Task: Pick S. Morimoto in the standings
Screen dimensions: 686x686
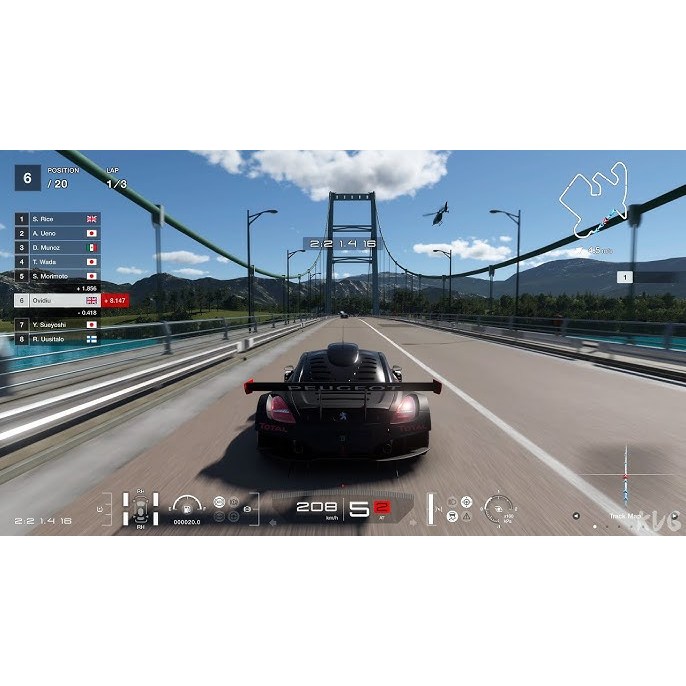Action: point(57,275)
